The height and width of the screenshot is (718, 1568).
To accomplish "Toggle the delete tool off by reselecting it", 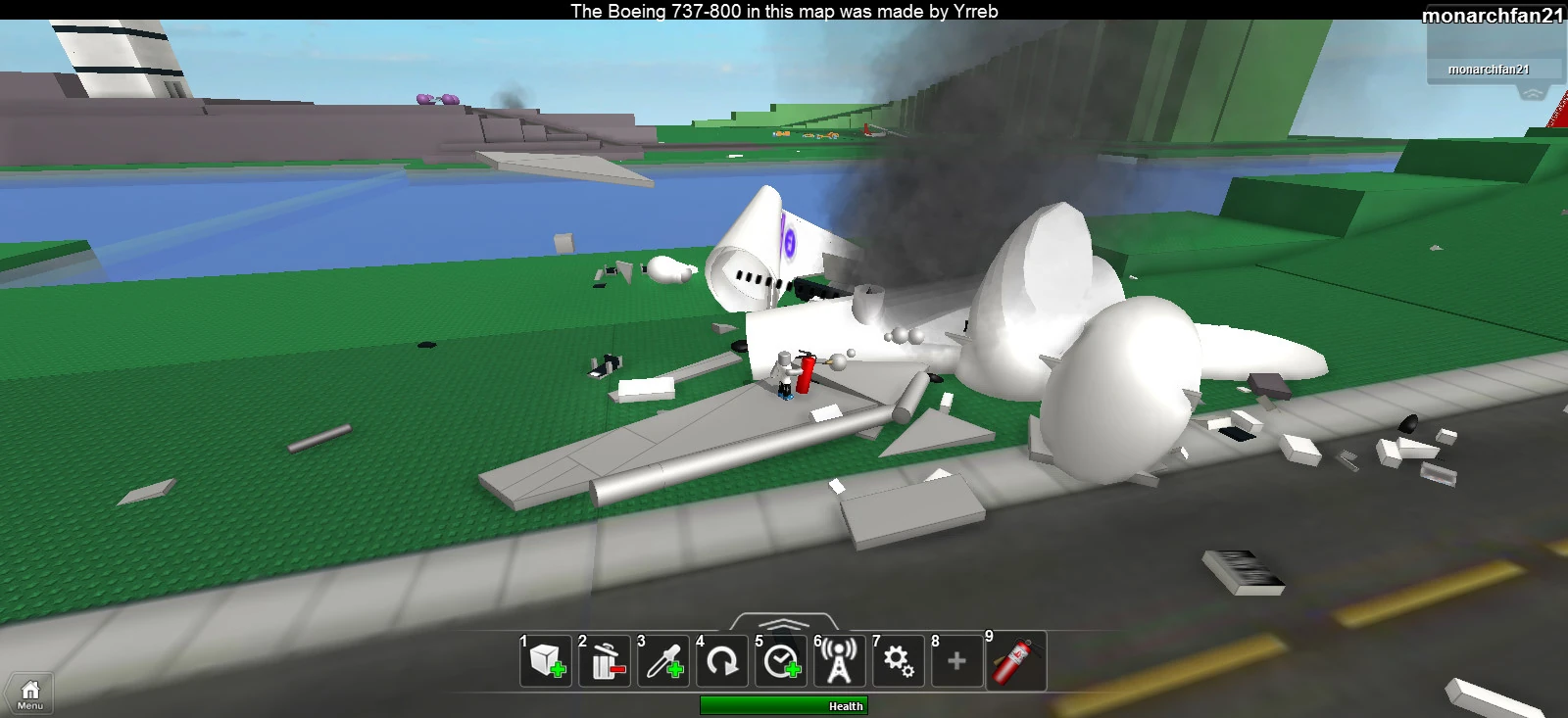I will [x=604, y=662].
